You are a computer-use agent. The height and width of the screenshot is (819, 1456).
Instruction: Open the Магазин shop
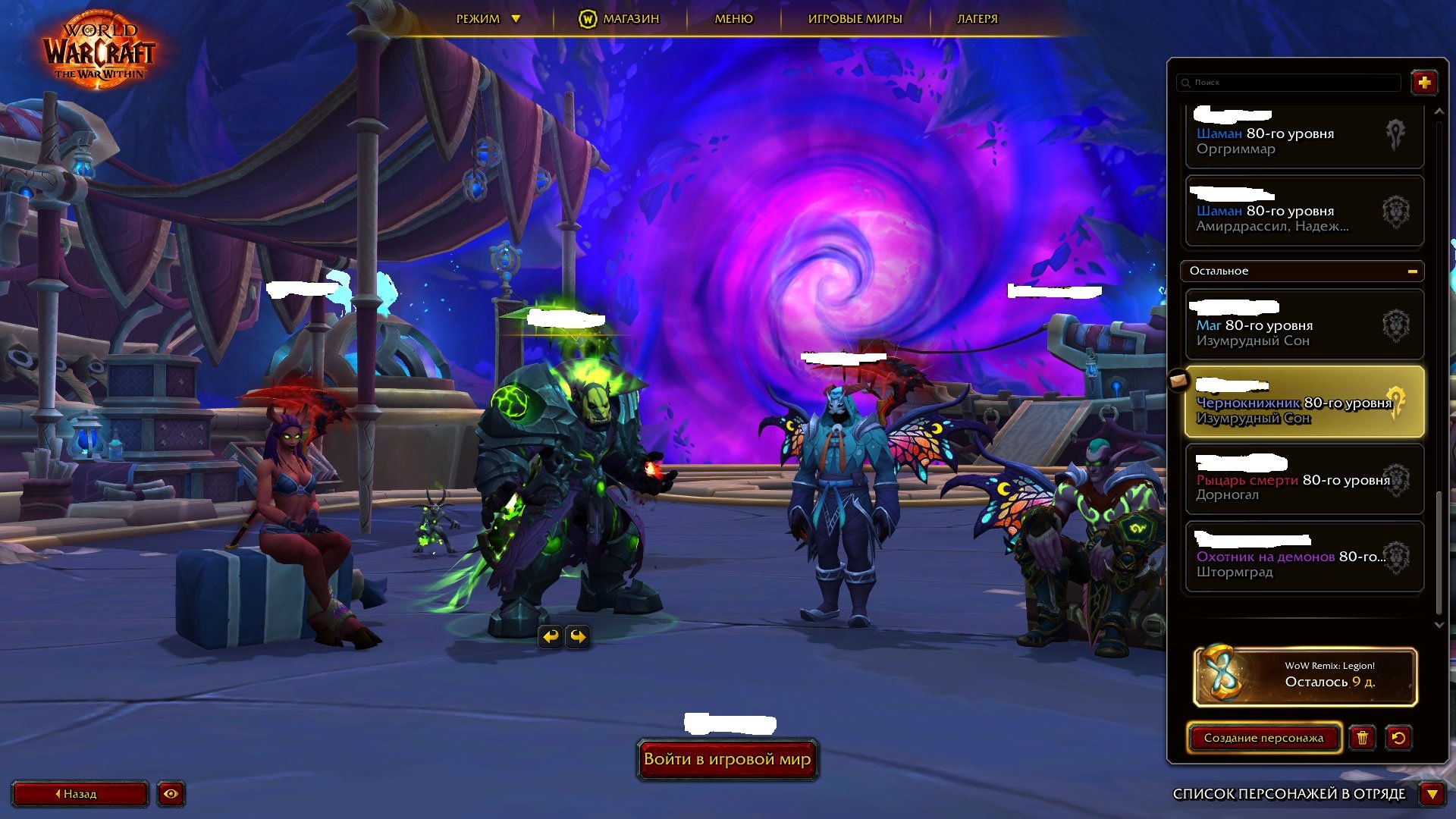pos(620,19)
